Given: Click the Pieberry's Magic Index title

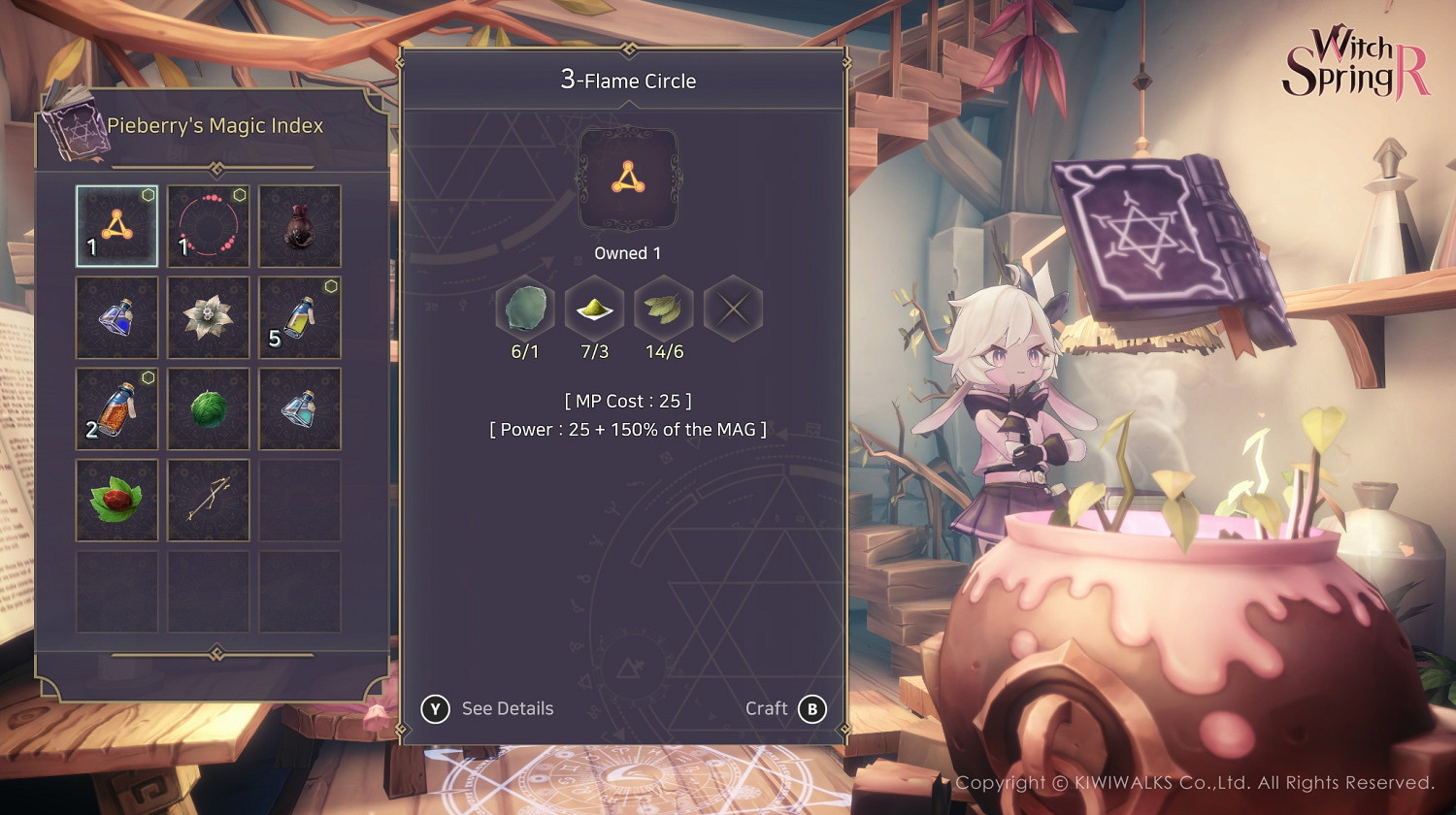Looking at the screenshot, I should point(214,125).
